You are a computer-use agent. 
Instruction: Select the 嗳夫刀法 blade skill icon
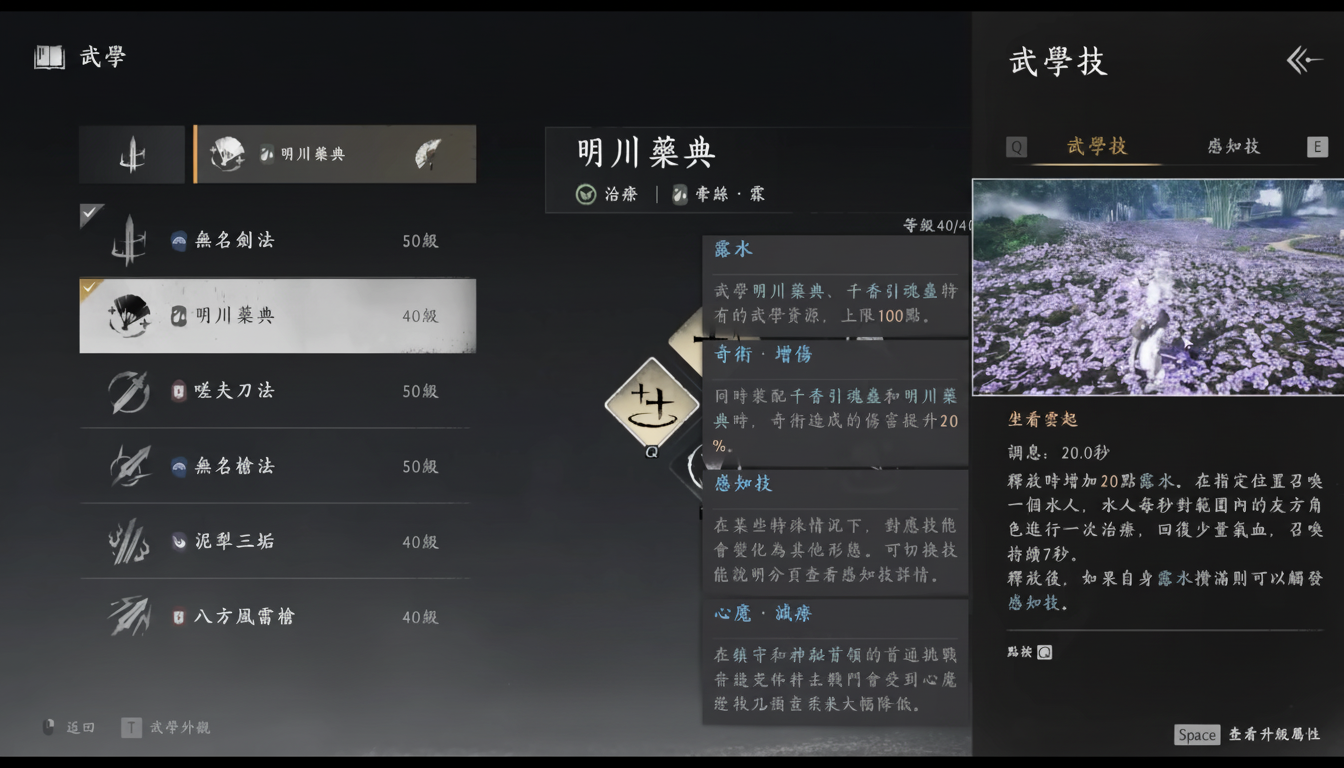point(130,390)
